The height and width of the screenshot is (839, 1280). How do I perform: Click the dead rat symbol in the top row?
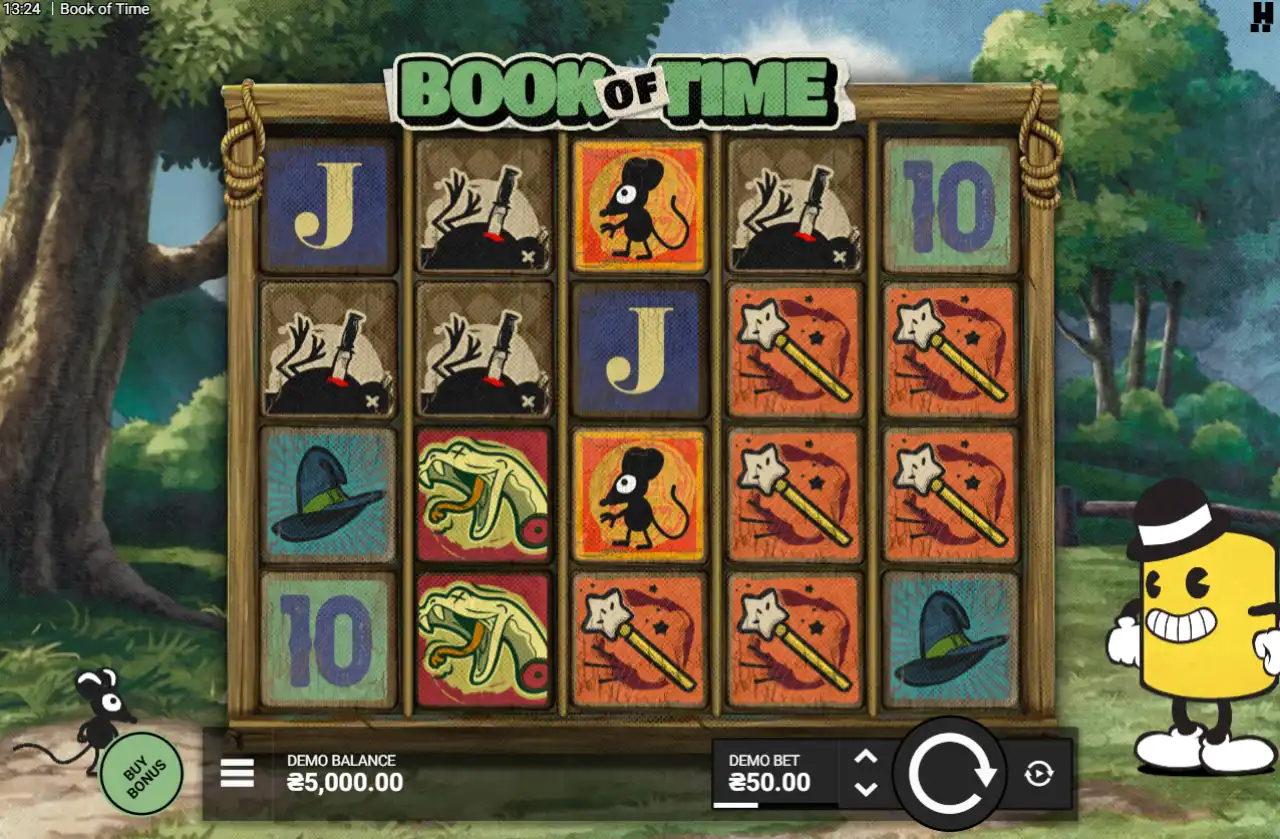[484, 209]
